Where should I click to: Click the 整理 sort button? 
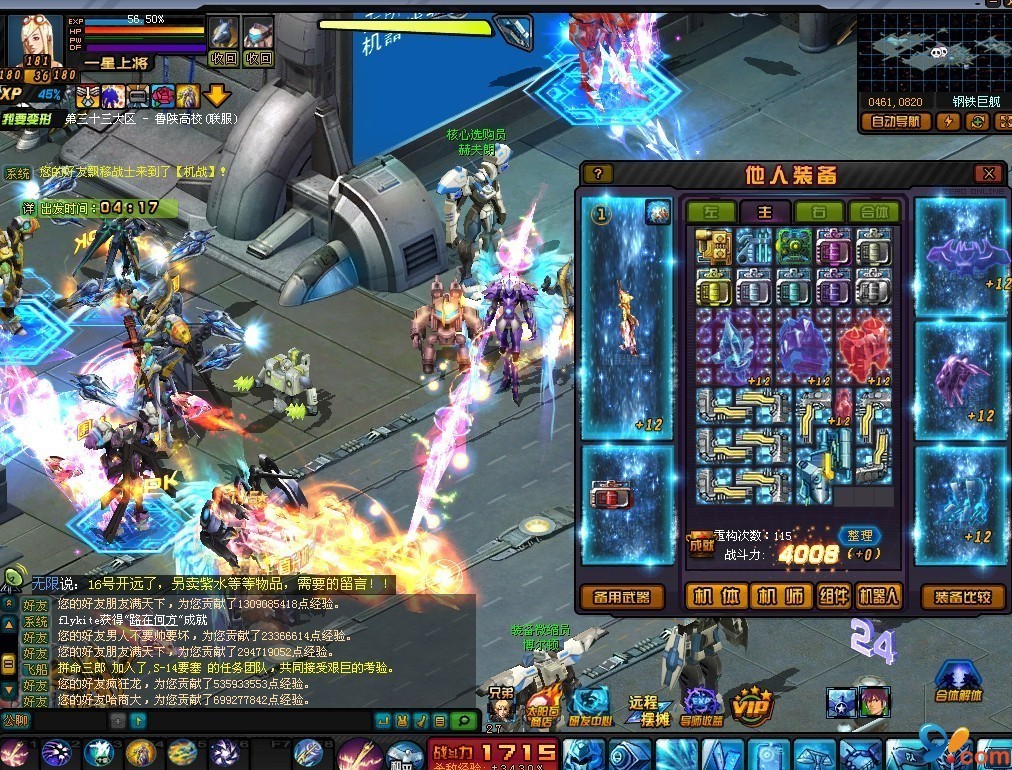[x=859, y=536]
